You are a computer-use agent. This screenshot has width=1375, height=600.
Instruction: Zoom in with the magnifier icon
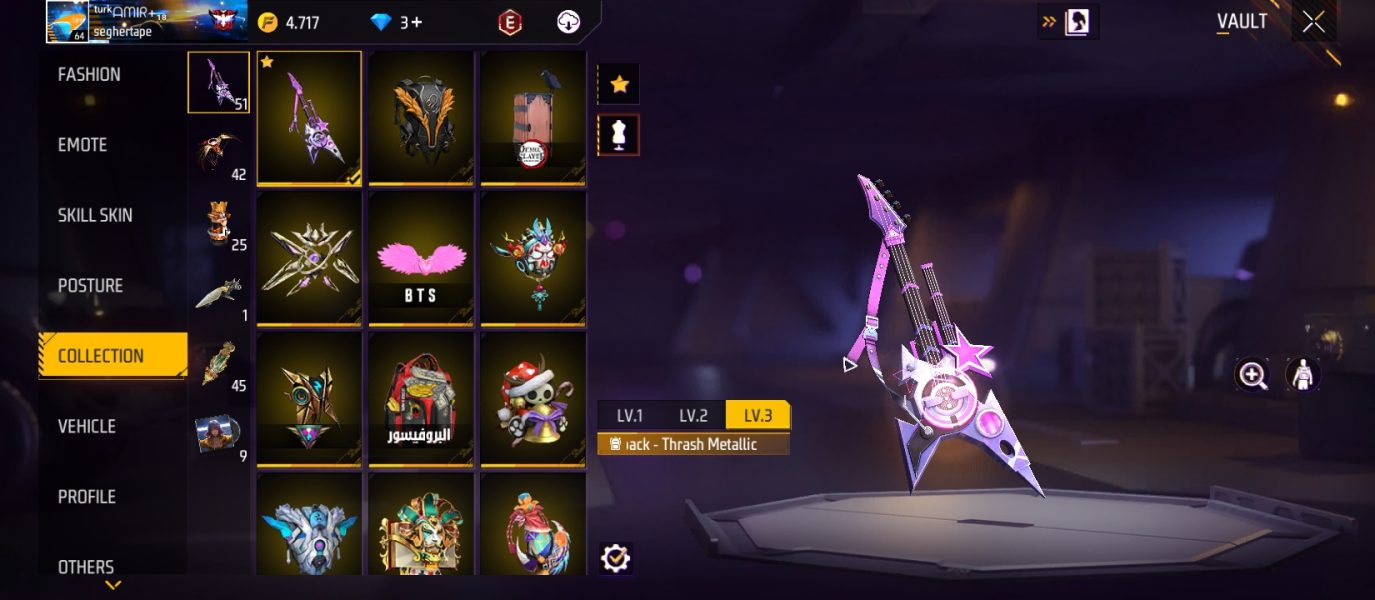(x=1252, y=375)
